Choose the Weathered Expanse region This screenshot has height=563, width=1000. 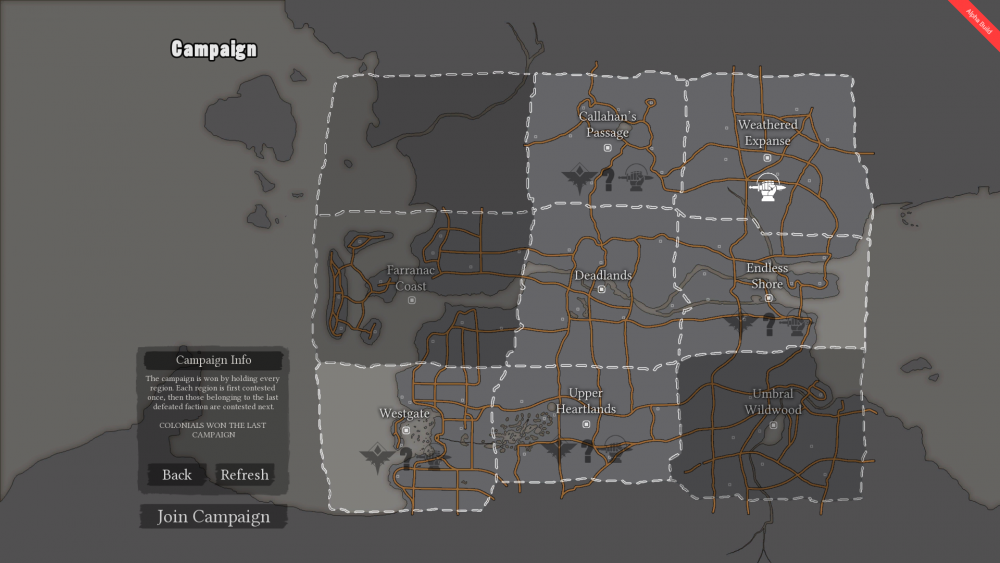(767, 133)
